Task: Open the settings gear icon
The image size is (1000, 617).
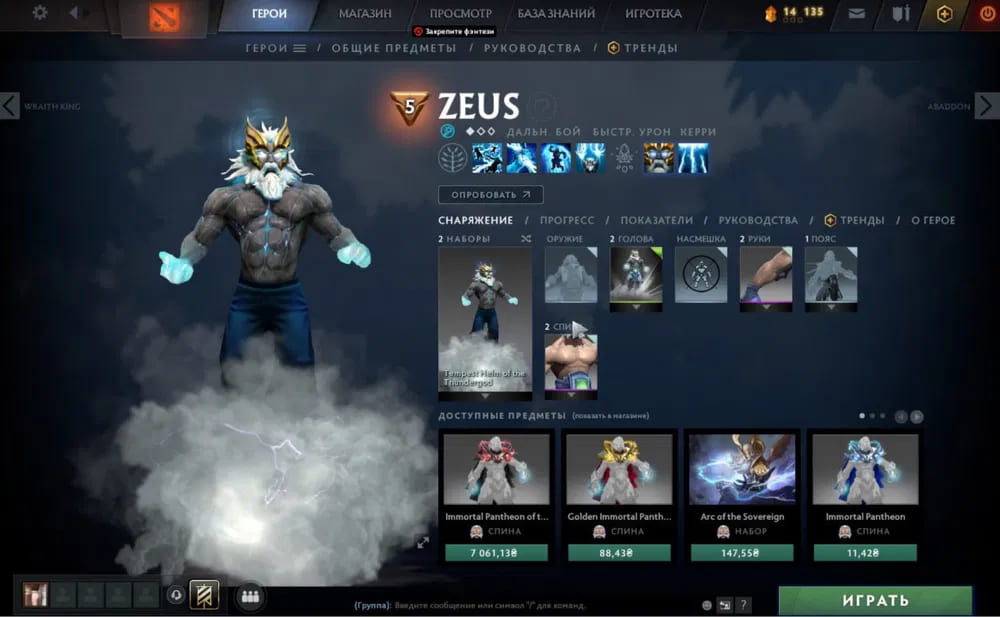Action: [40, 14]
